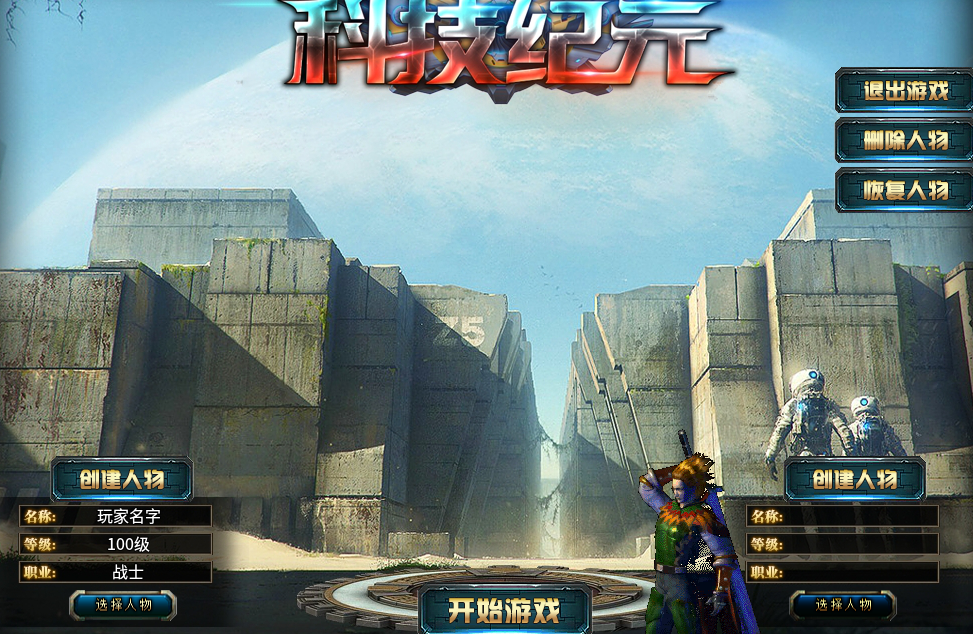Restore a character with 恢复人物
The height and width of the screenshot is (634, 973).
point(904,190)
